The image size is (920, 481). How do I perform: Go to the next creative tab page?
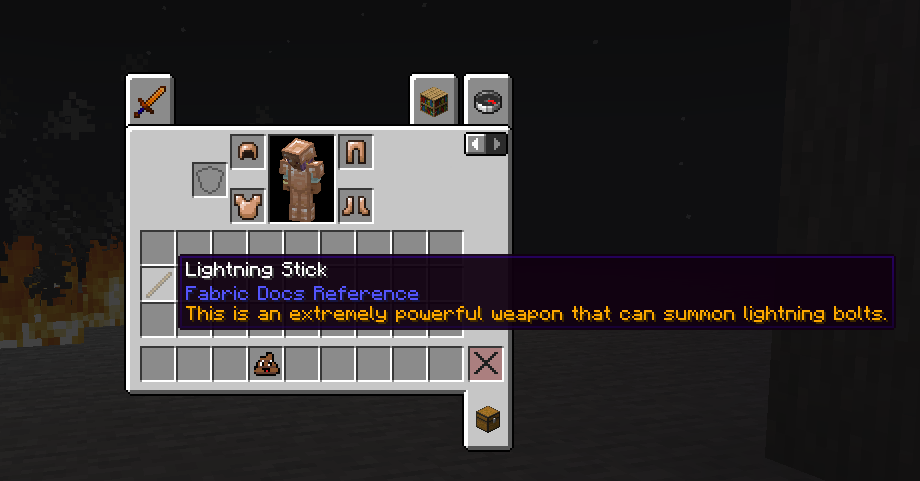coord(497,145)
